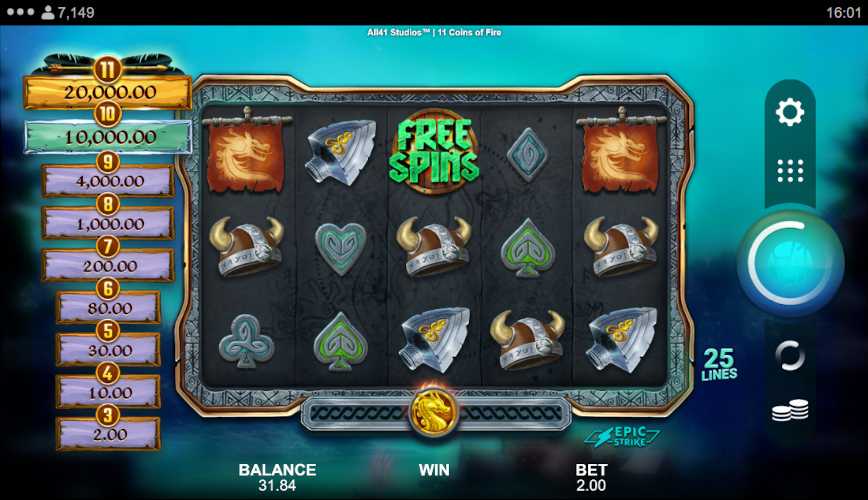Screen dimensions: 868x500
Task: Open the bet options coin stack
Action: click(x=790, y=410)
